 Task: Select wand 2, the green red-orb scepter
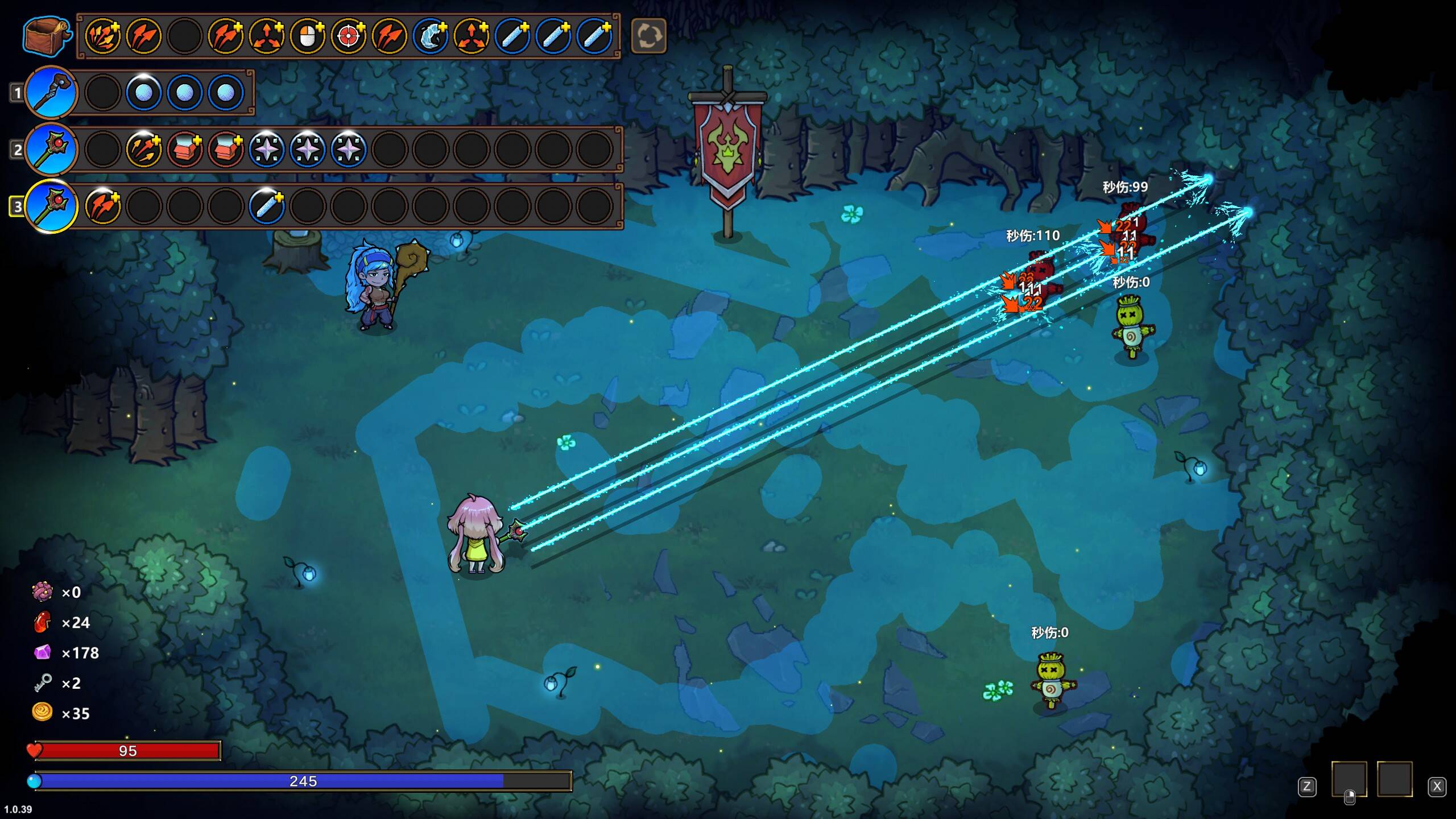click(x=51, y=149)
